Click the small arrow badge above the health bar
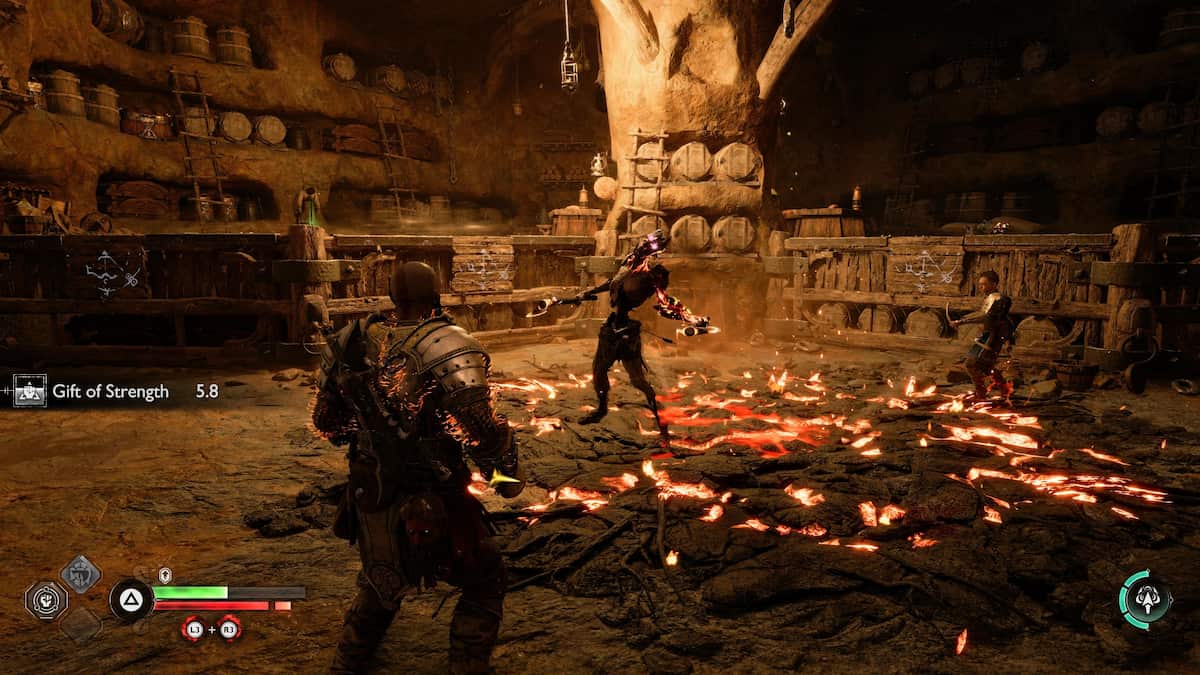Screen dimensions: 1200x675 [165, 575]
